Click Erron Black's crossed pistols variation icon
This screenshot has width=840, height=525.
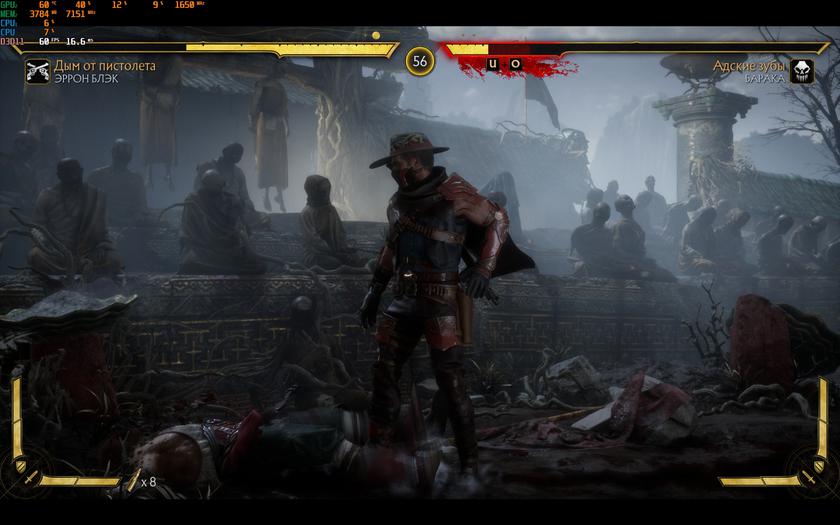(38, 71)
